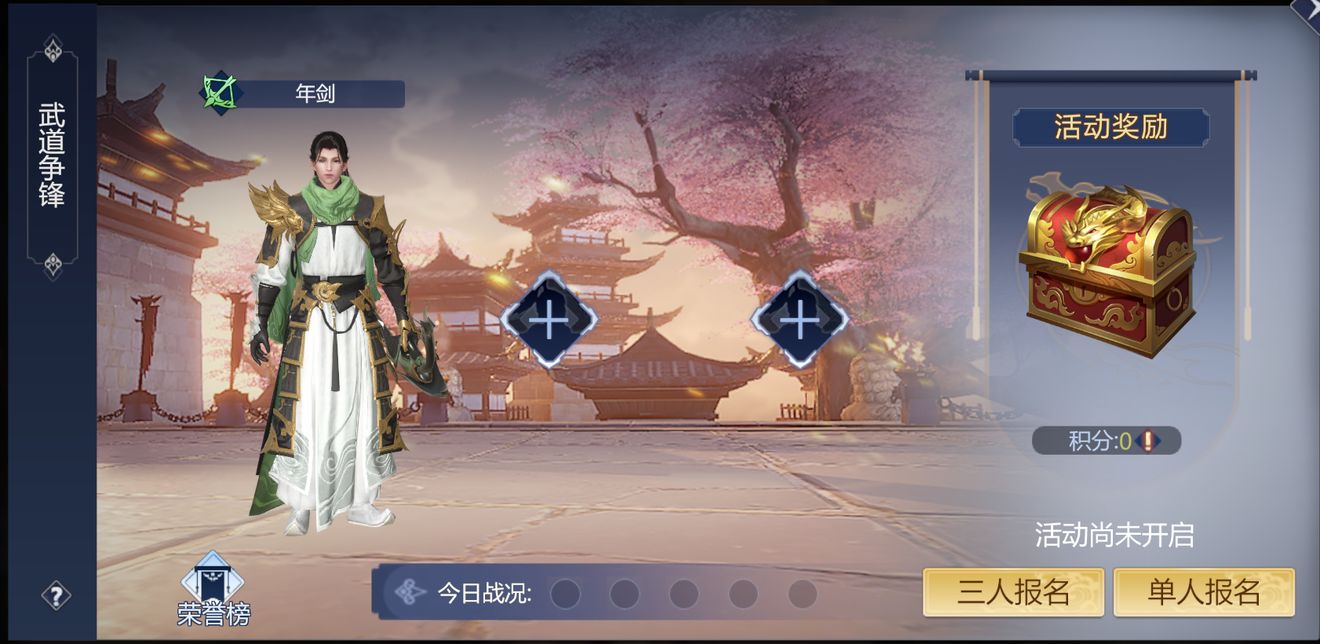The image size is (1320, 644).
Task: Close the screen with top-right corner button
Action: [1307, 9]
